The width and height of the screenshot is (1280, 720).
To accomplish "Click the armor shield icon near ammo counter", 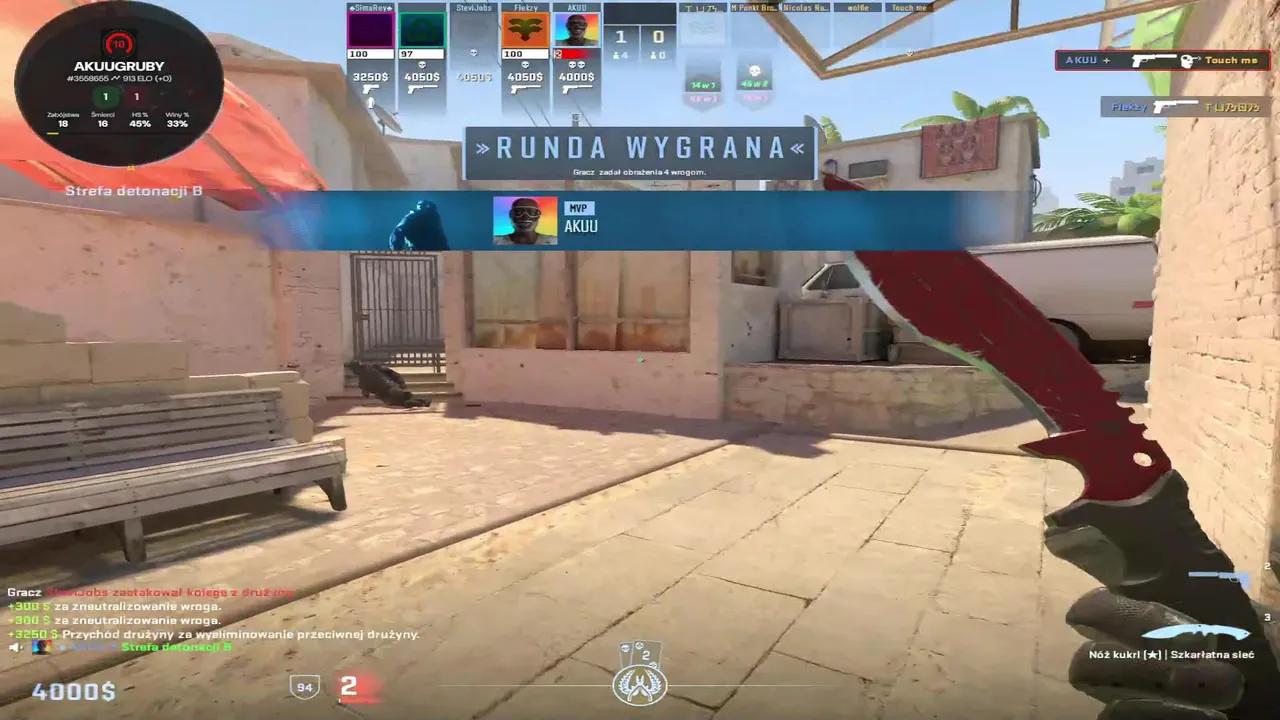I will point(305,687).
